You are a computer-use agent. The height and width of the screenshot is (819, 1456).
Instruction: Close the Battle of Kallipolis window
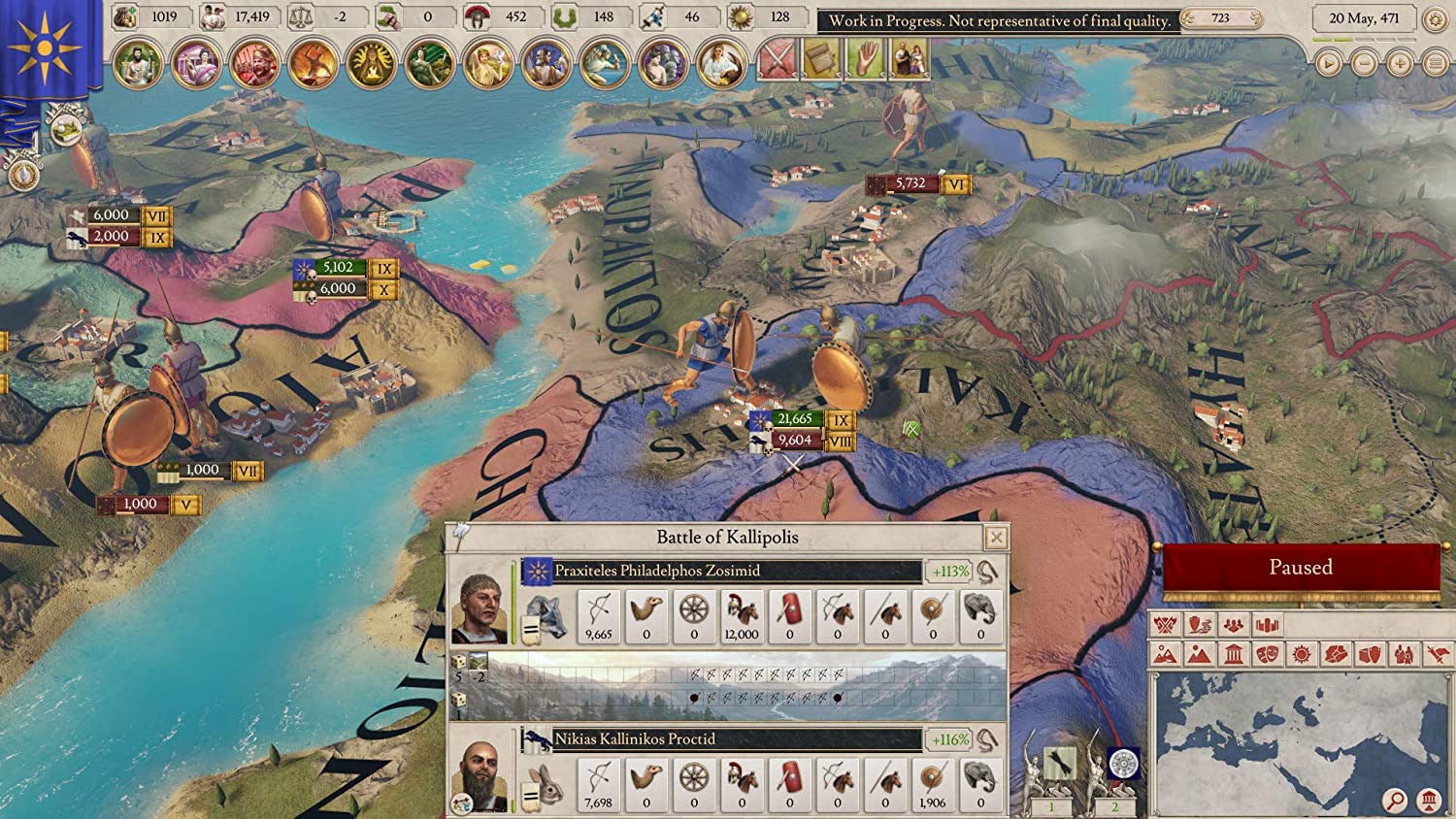pyautogui.click(x=995, y=535)
